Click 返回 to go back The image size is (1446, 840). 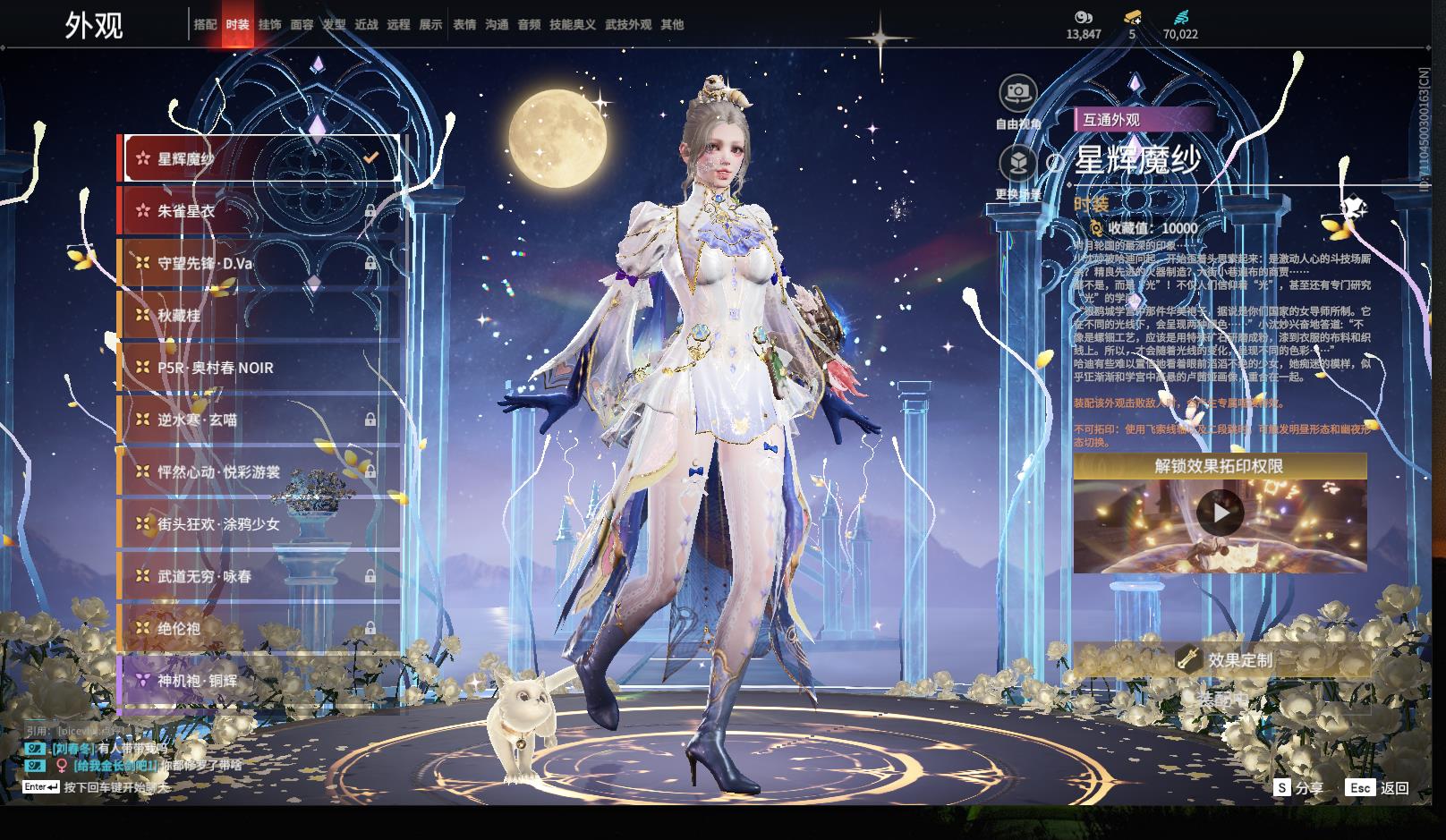click(x=1378, y=788)
